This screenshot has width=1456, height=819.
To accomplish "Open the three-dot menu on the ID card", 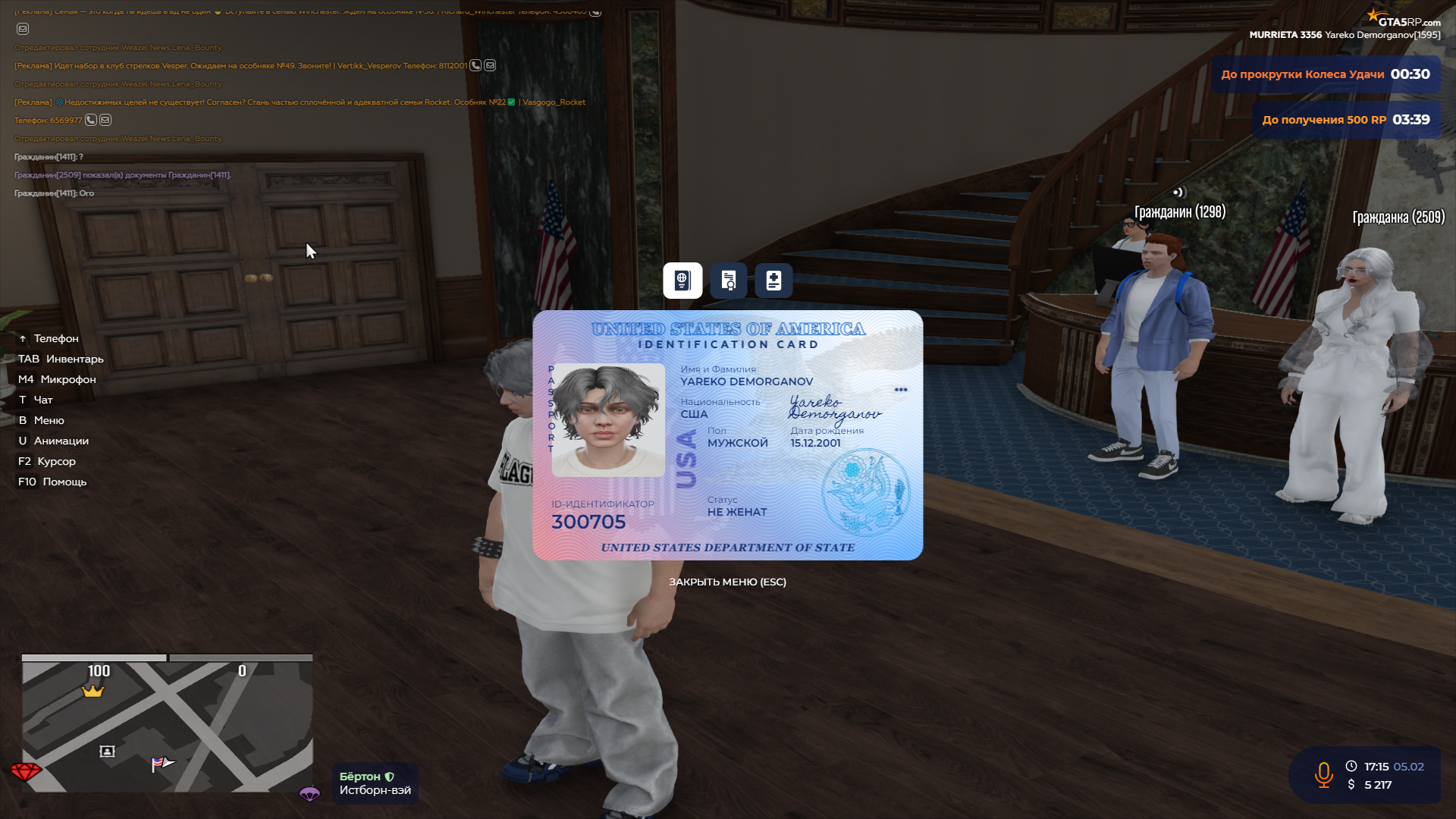I will (x=900, y=389).
